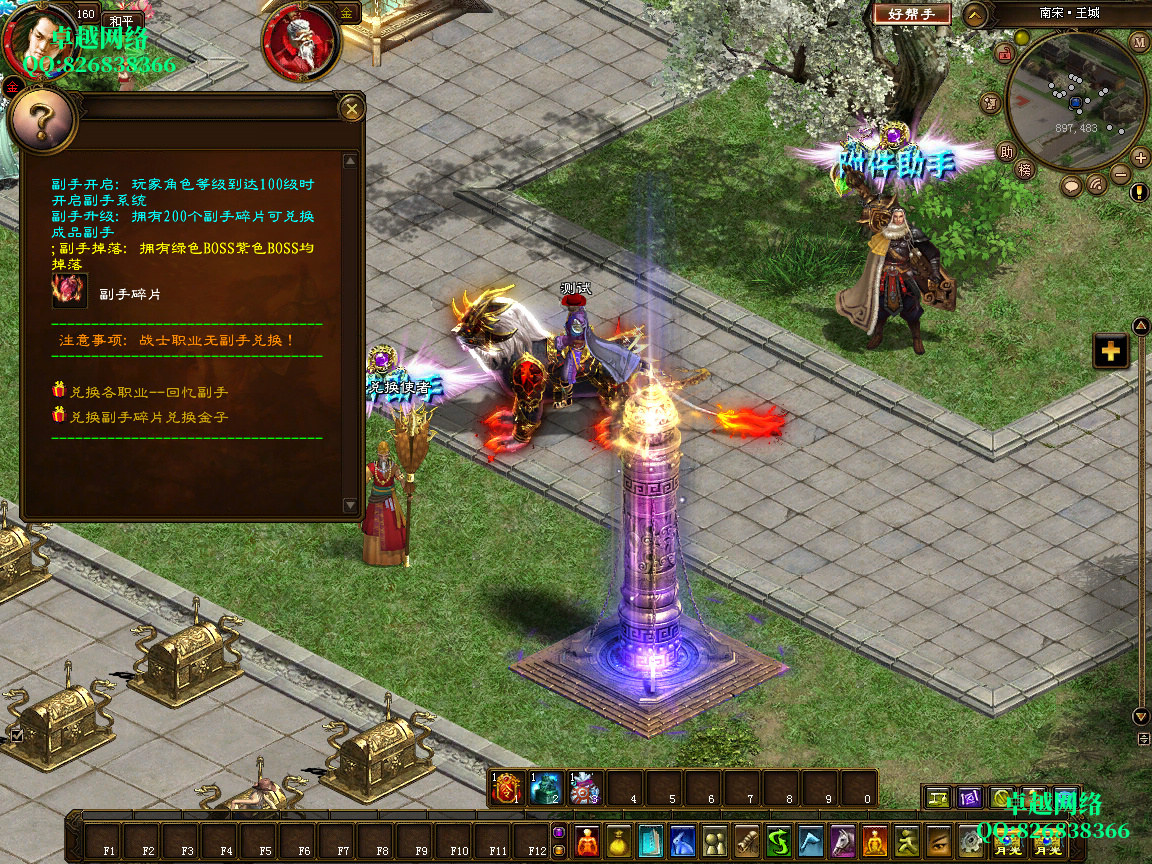This screenshot has width=1152, height=864.
Task: Zoom in the minimap with plus button
Action: [x=1140, y=157]
